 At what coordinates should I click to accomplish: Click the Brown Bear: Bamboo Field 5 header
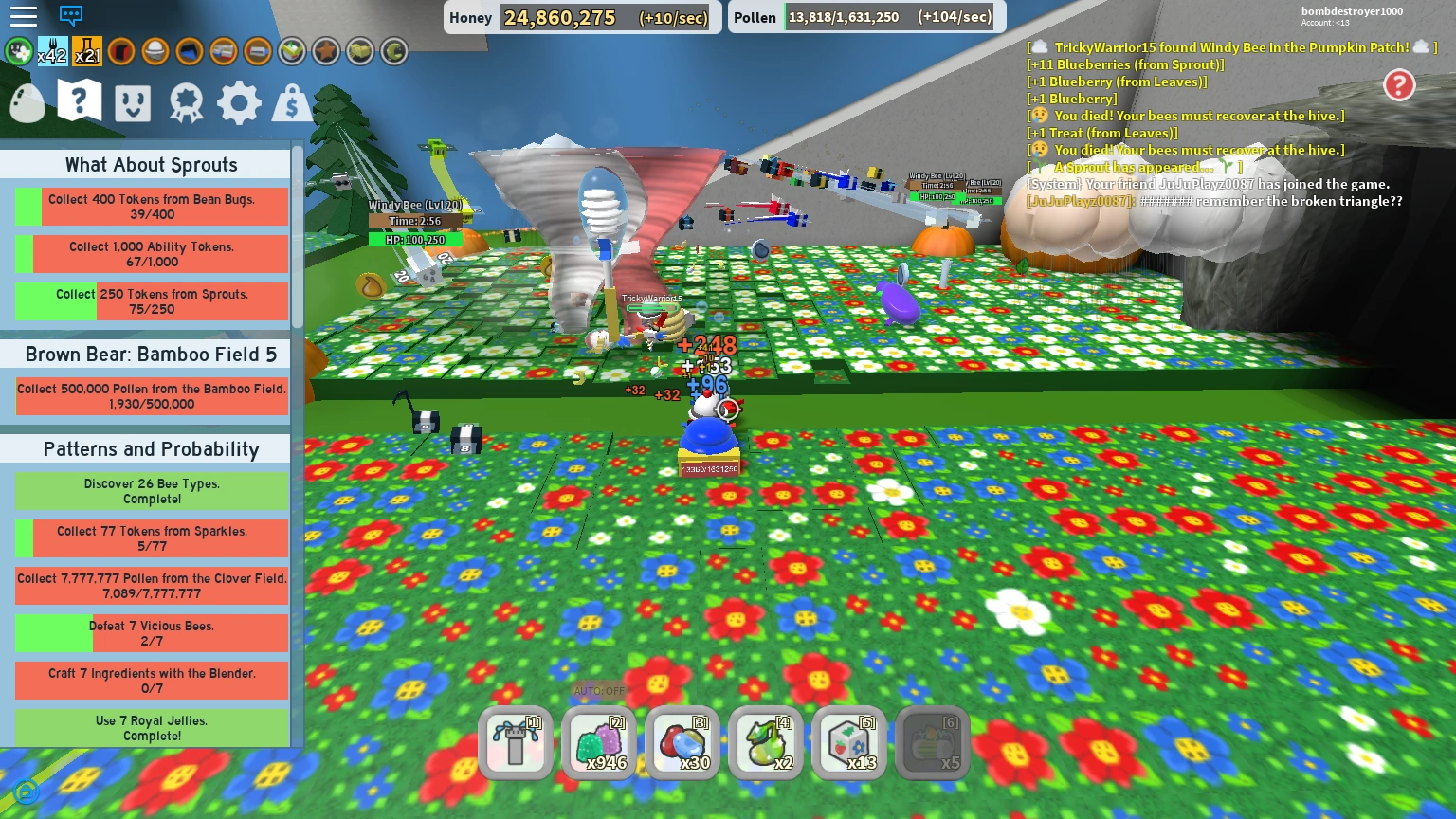click(x=150, y=355)
